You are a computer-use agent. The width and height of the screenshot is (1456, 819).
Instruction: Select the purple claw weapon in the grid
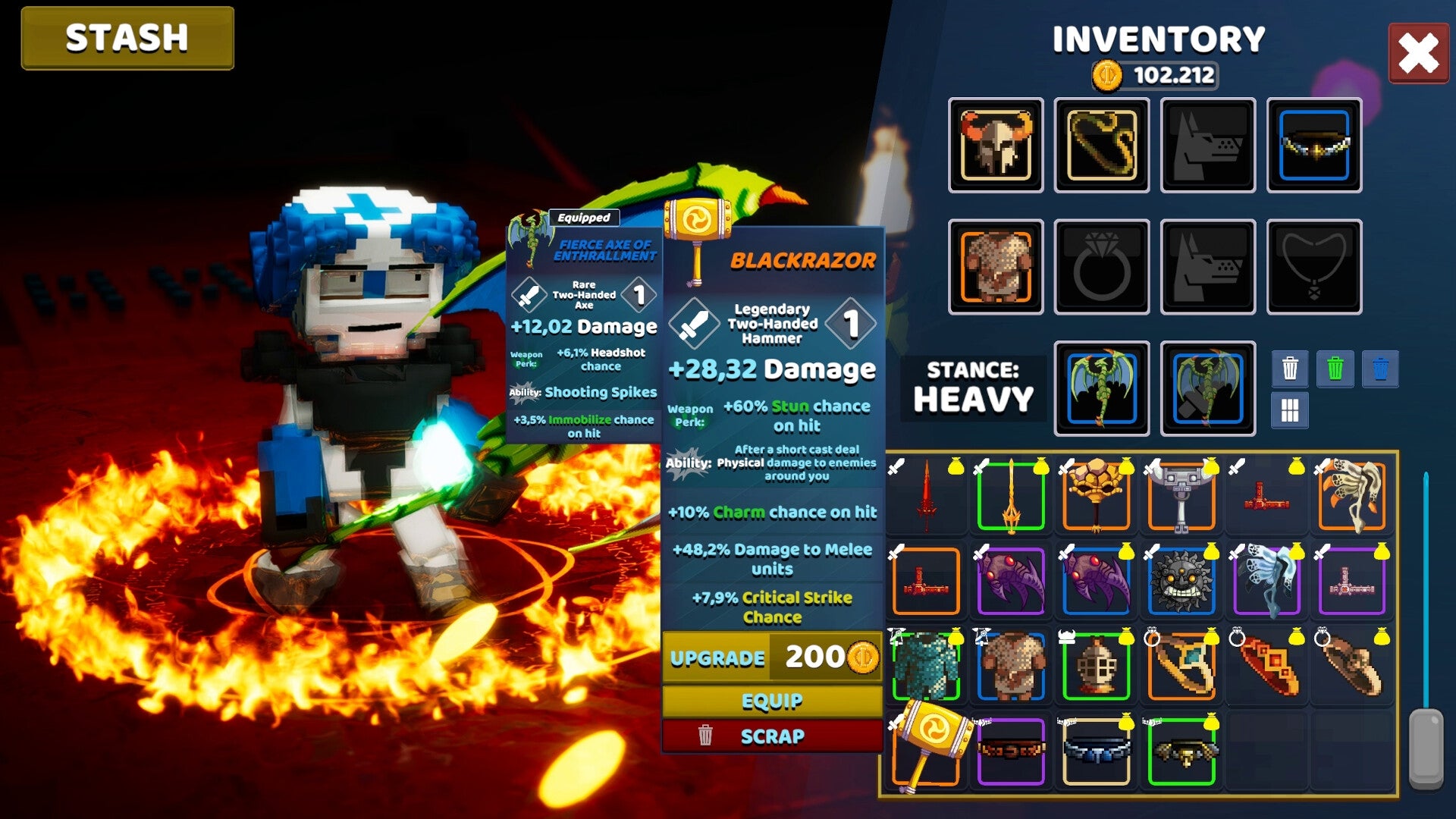pos(1011,580)
